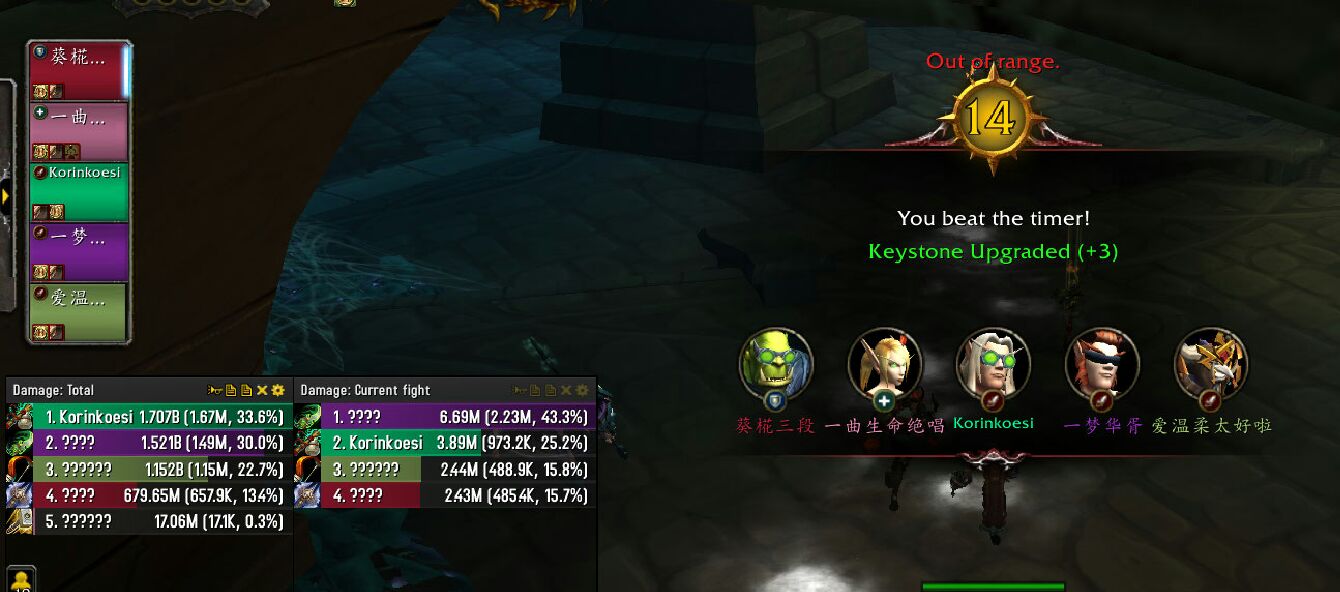Pick the blindfolded portrait 一梦华胥
The height and width of the screenshot is (592, 1340).
[1102, 364]
